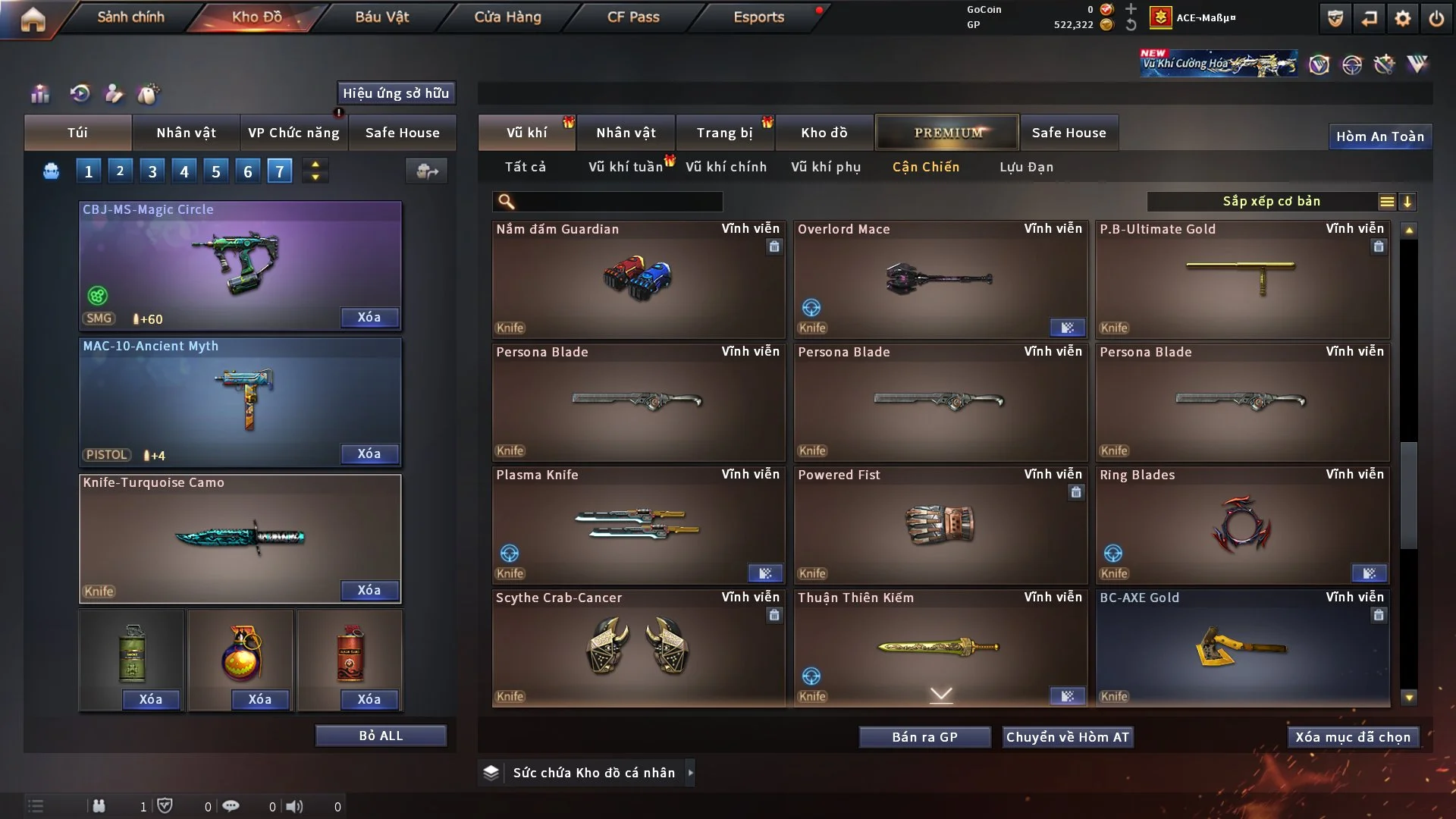Image resolution: width=1456 pixels, height=819 pixels.
Task: Select the PREMIUM tab
Action: tap(948, 133)
